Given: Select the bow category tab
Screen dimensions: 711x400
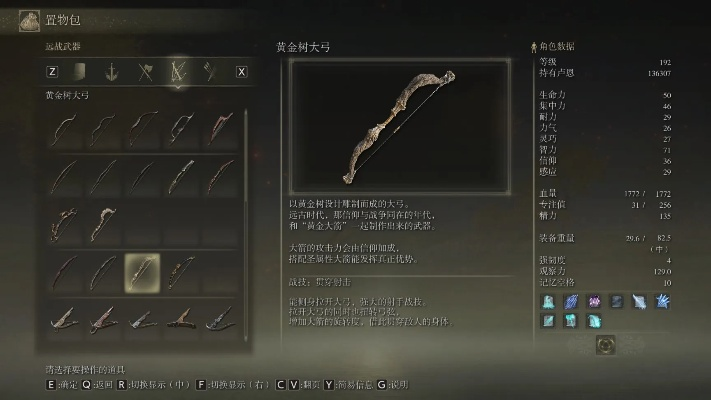Looking at the screenshot, I should coord(178,71).
